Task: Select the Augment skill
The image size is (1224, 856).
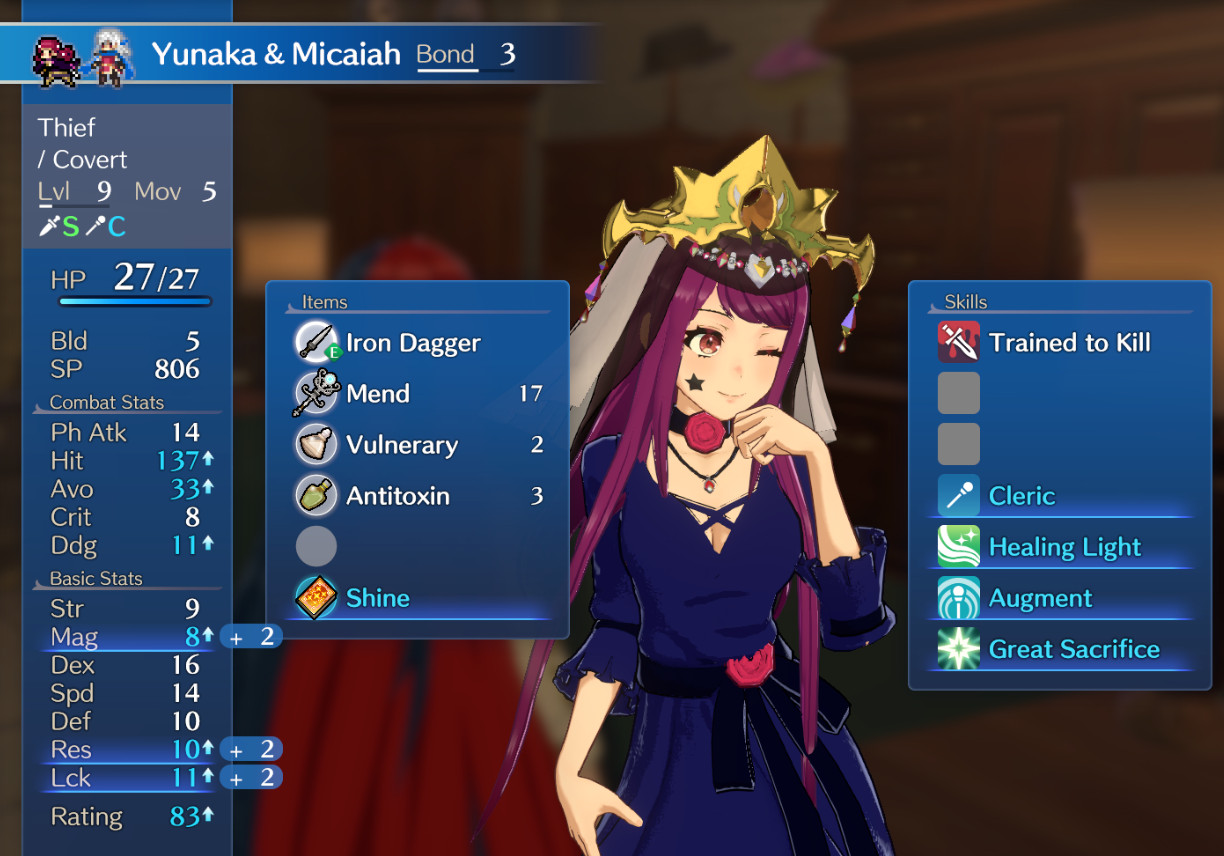Action: click(1040, 598)
